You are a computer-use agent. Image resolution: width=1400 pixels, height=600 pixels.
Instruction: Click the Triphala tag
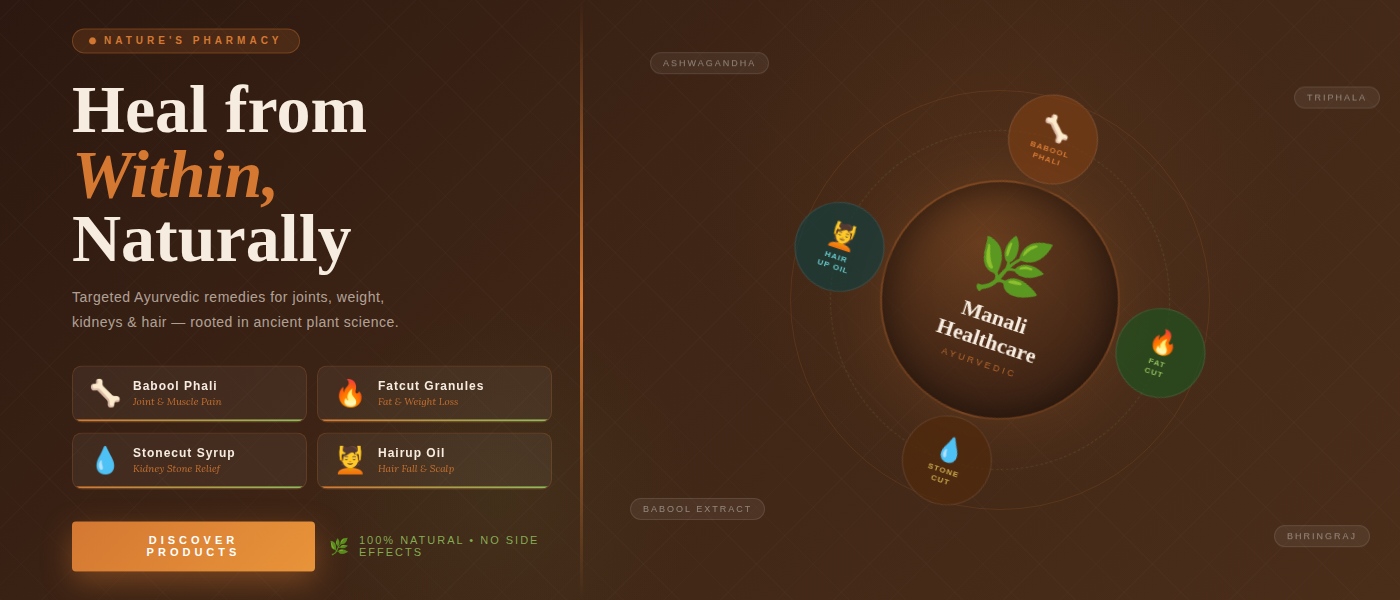click(x=1336, y=98)
